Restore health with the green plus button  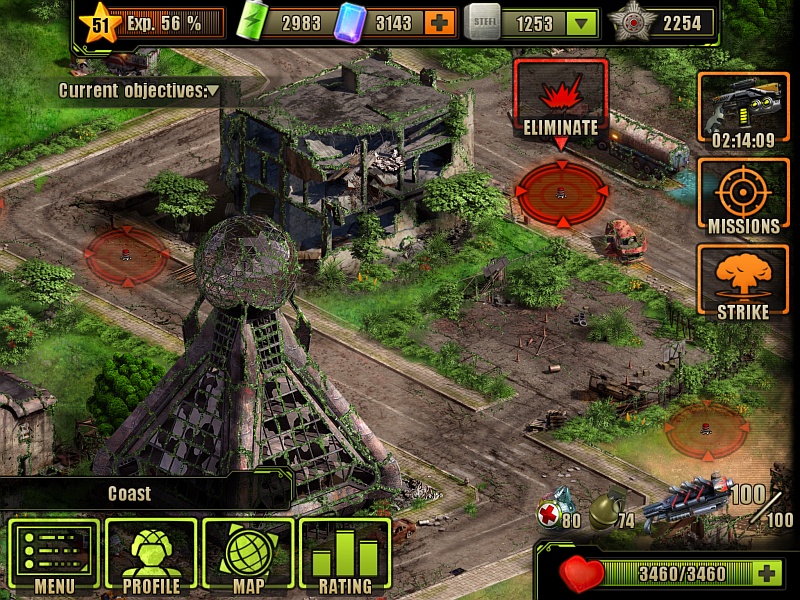click(x=767, y=573)
